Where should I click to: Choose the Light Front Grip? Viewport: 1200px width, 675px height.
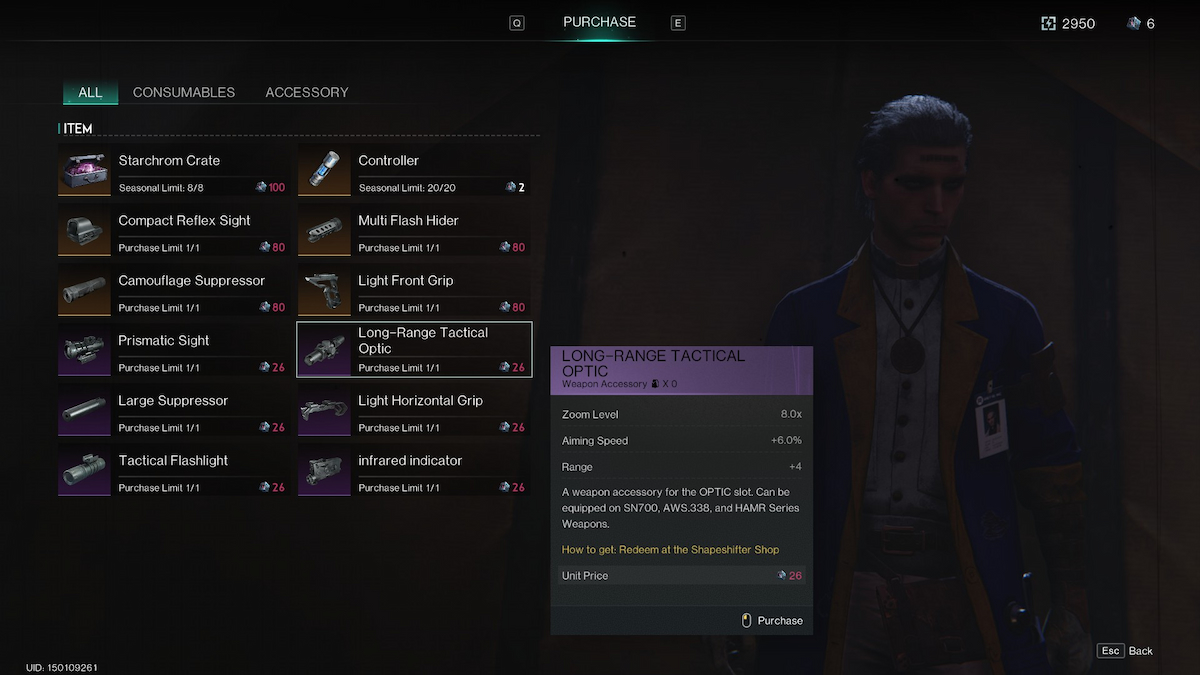point(413,291)
